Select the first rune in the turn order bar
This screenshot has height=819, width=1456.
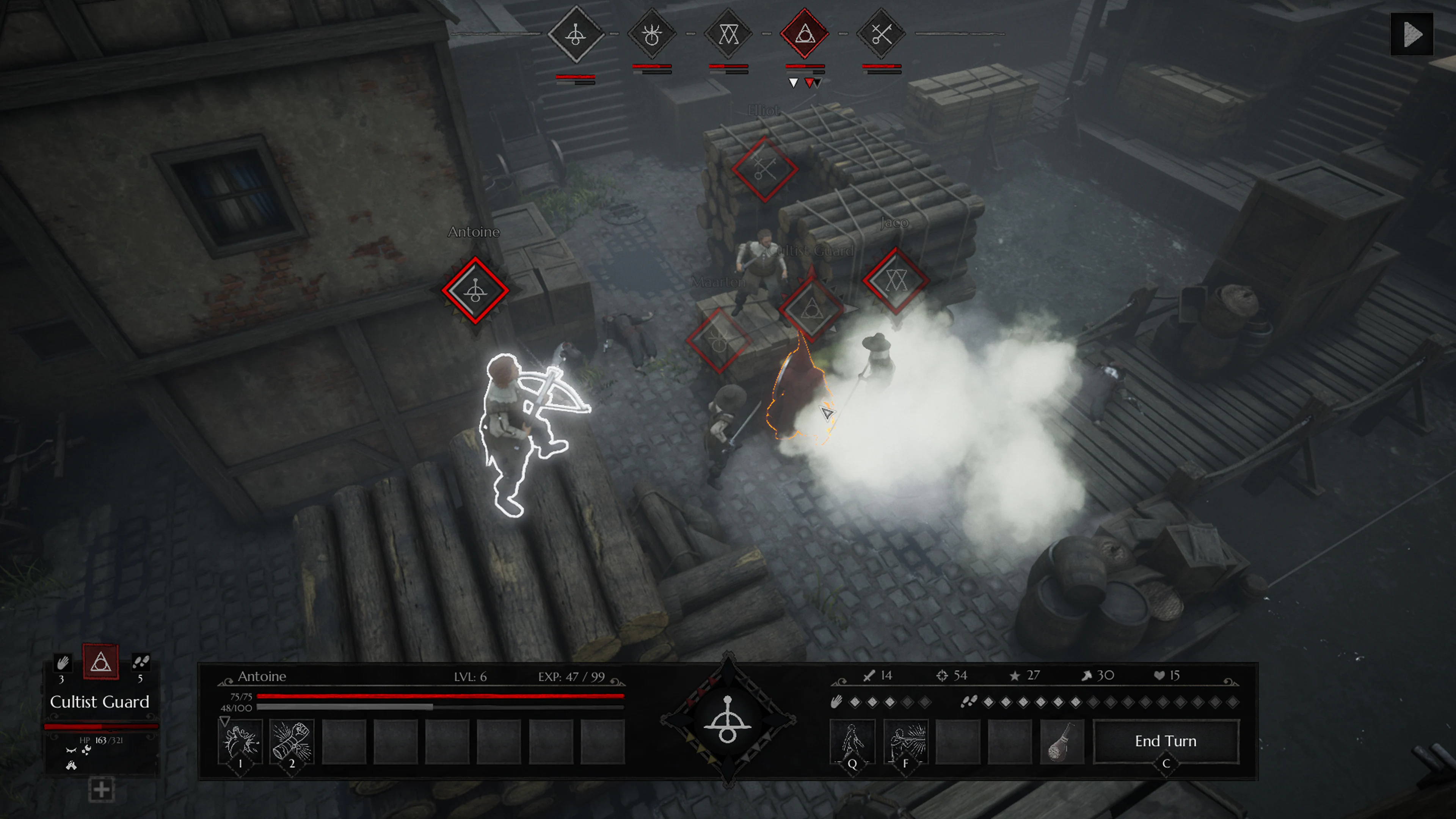[x=576, y=35]
